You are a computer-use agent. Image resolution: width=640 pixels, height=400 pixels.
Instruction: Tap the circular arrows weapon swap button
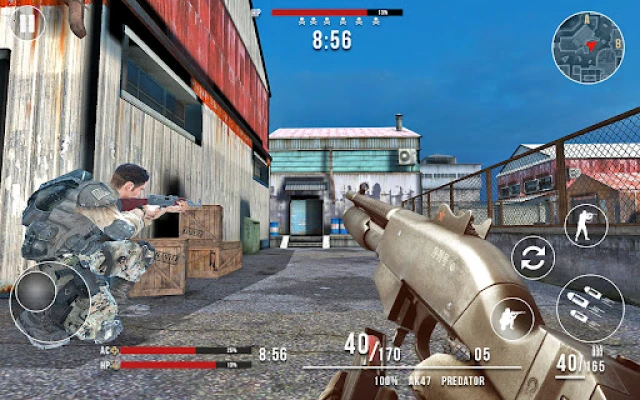[x=533, y=258]
